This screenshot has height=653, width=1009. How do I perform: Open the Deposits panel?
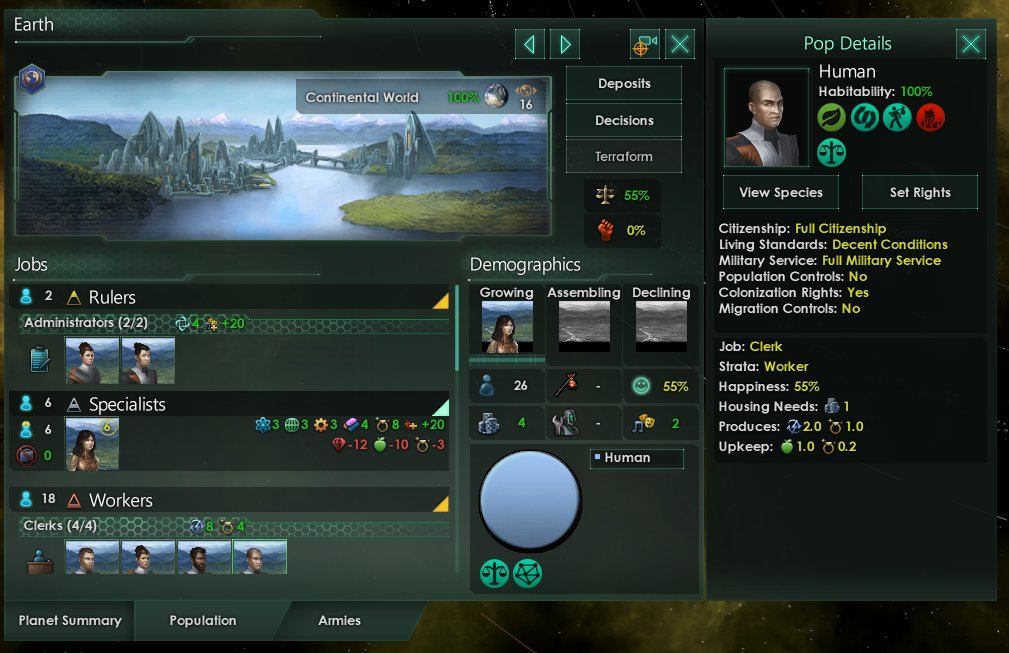pyautogui.click(x=624, y=84)
